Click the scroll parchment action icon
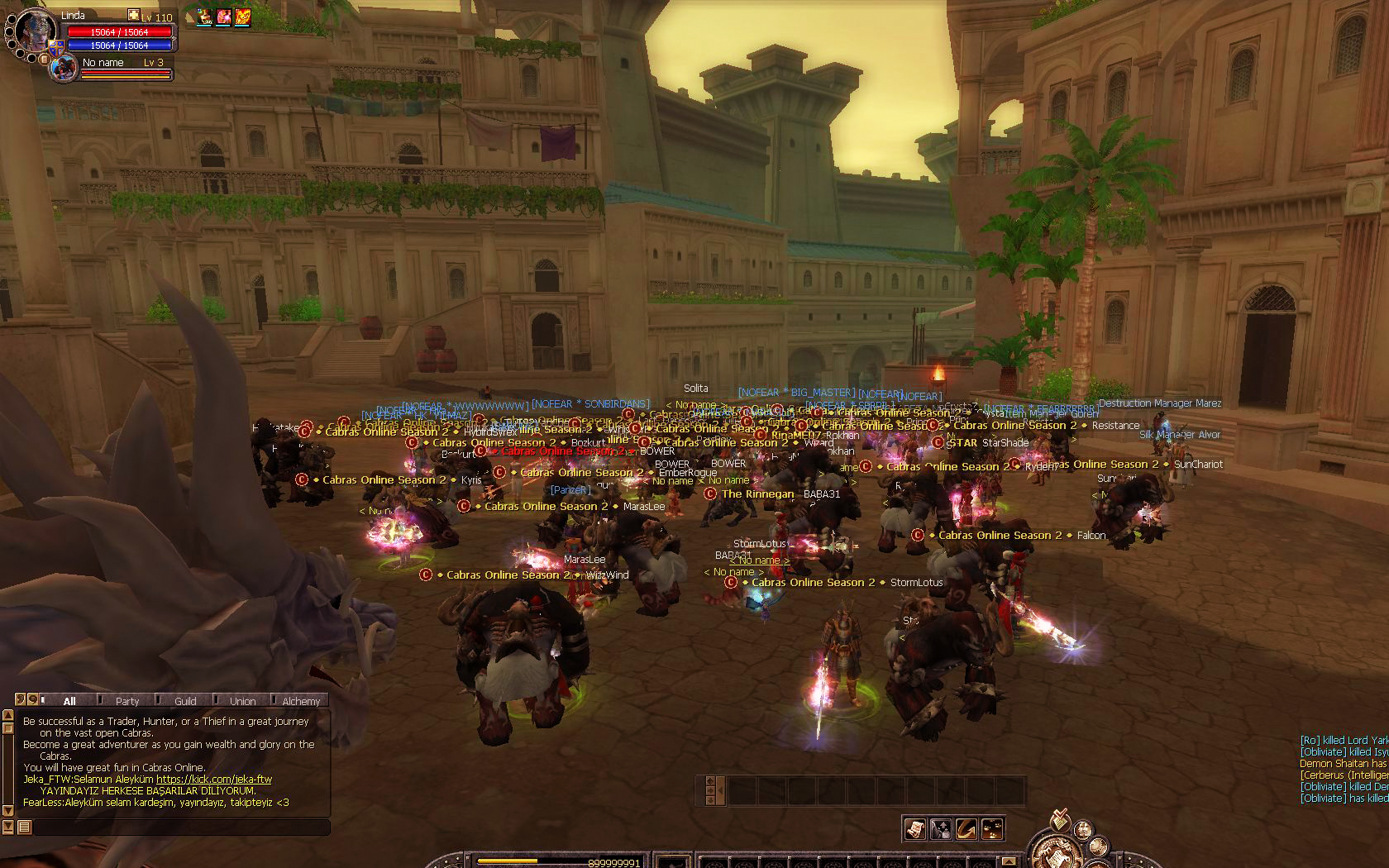This screenshot has height=868, width=1389. 914,828
